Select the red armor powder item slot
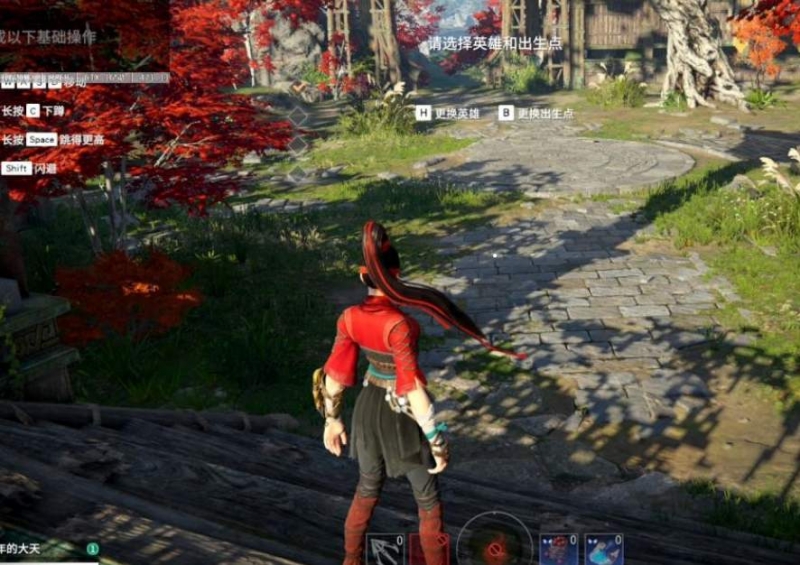The image size is (800, 565). tap(559, 549)
